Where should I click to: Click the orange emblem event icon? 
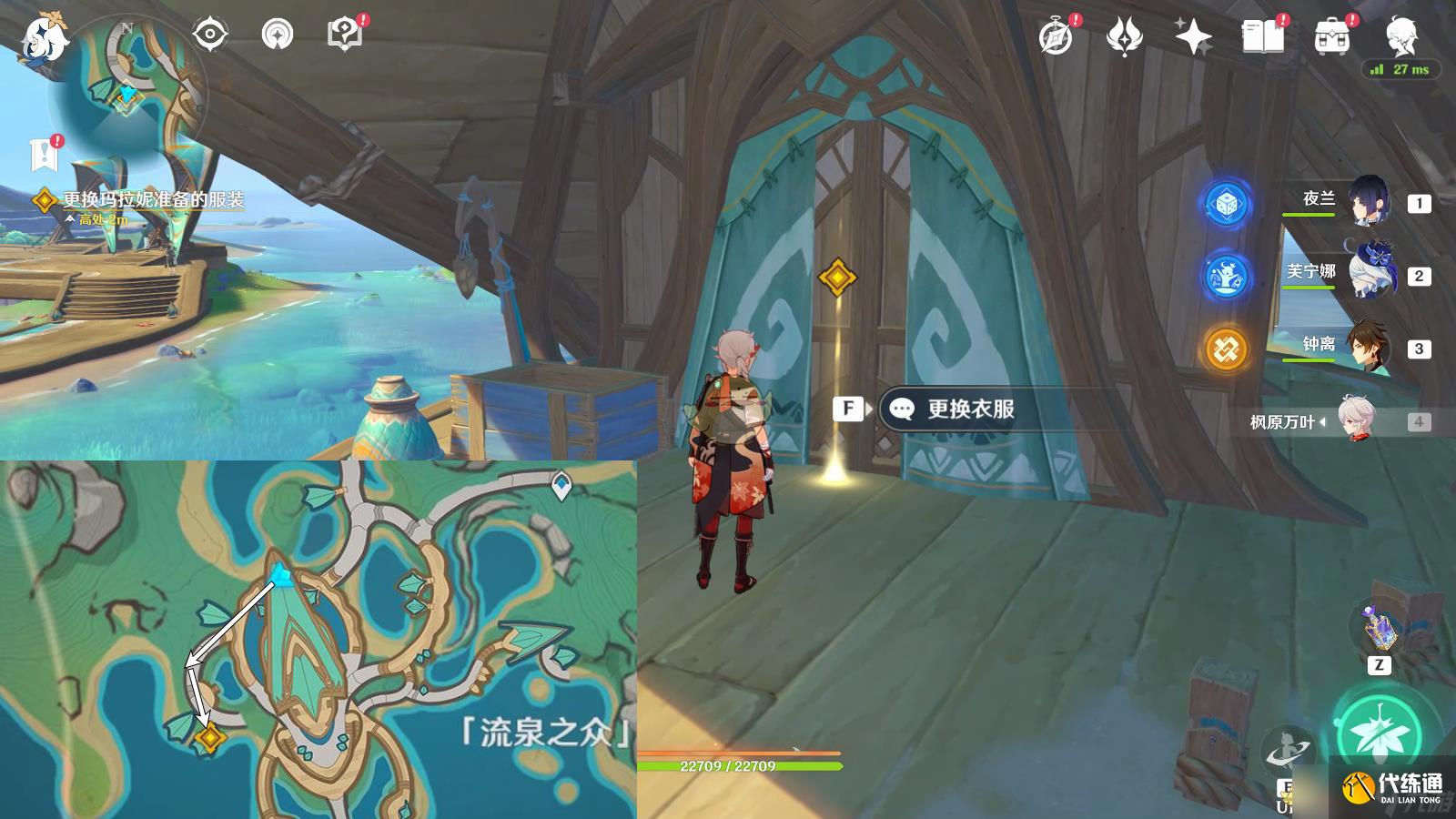click(x=1227, y=344)
